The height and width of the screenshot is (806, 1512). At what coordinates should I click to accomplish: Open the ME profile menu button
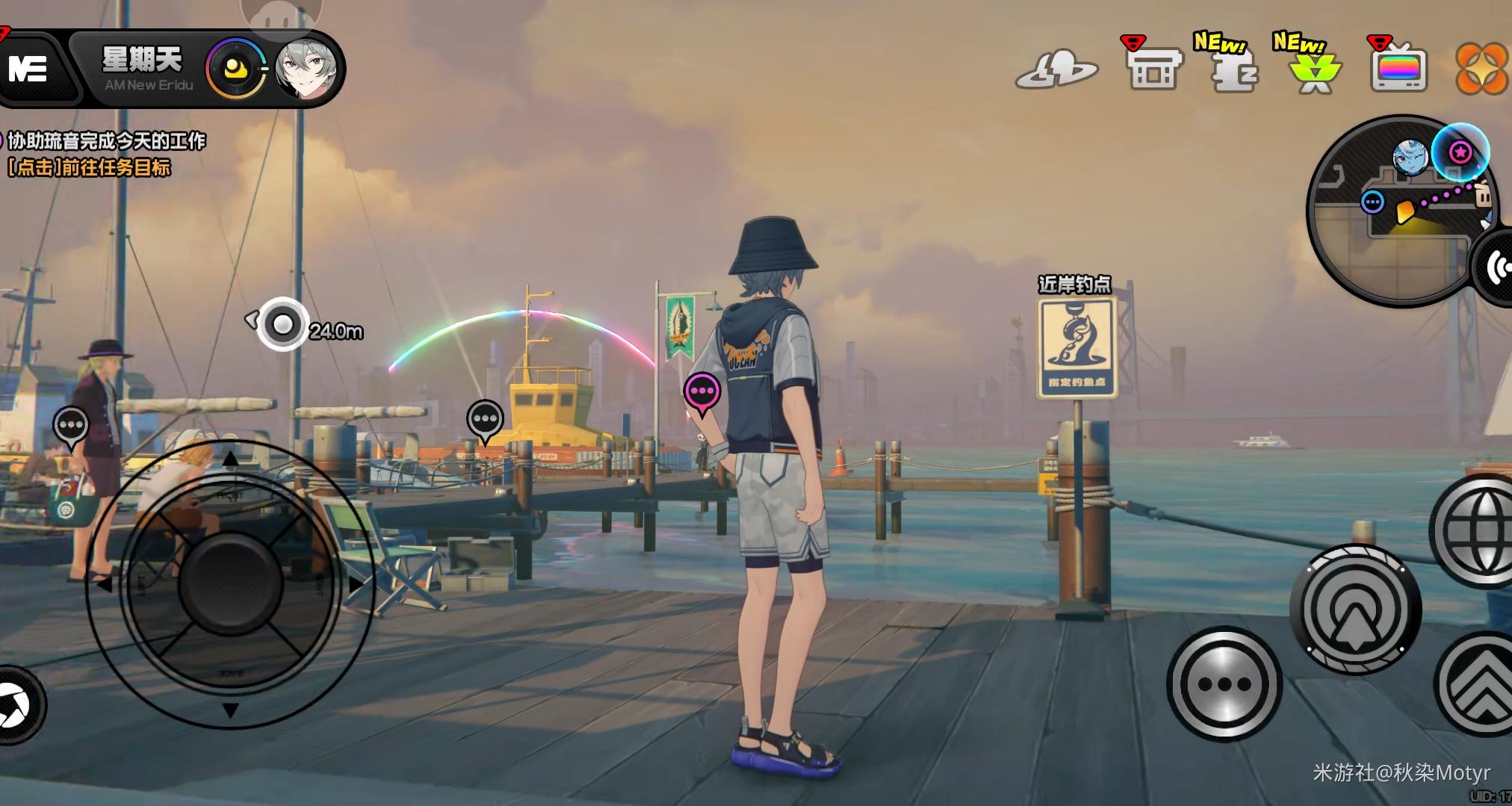[30, 69]
